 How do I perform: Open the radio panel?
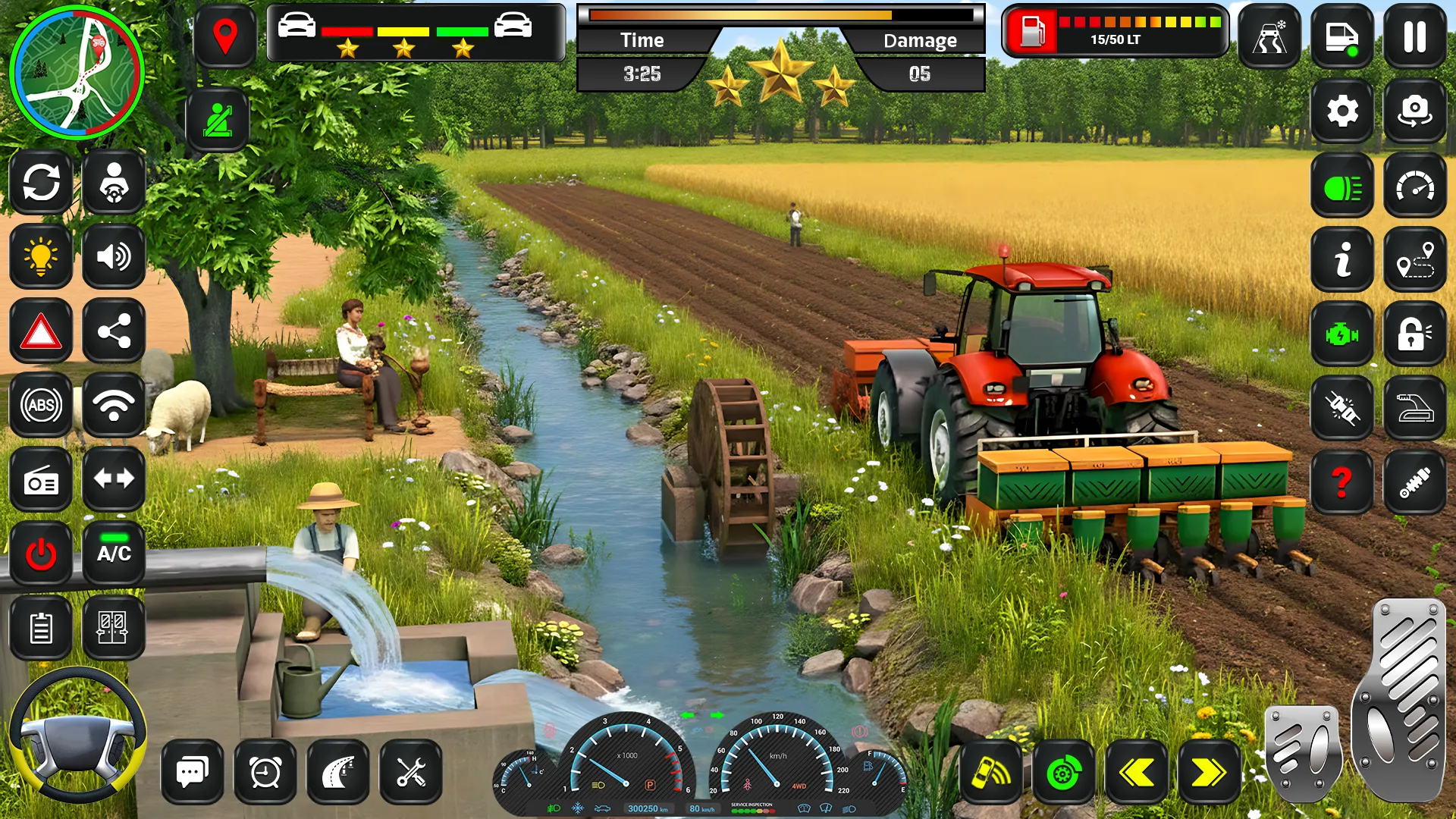42,477
